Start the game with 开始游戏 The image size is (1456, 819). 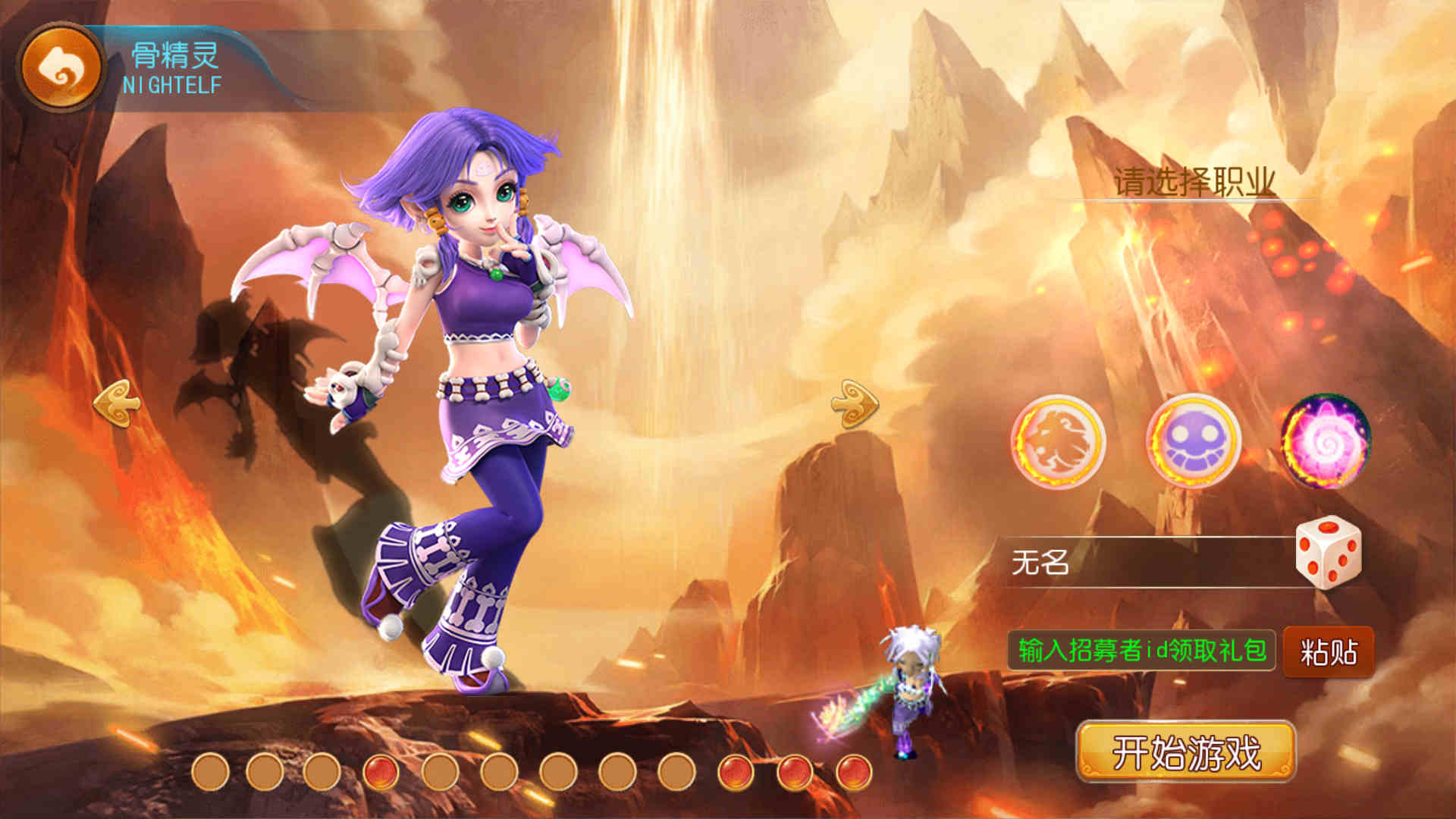click(1186, 752)
